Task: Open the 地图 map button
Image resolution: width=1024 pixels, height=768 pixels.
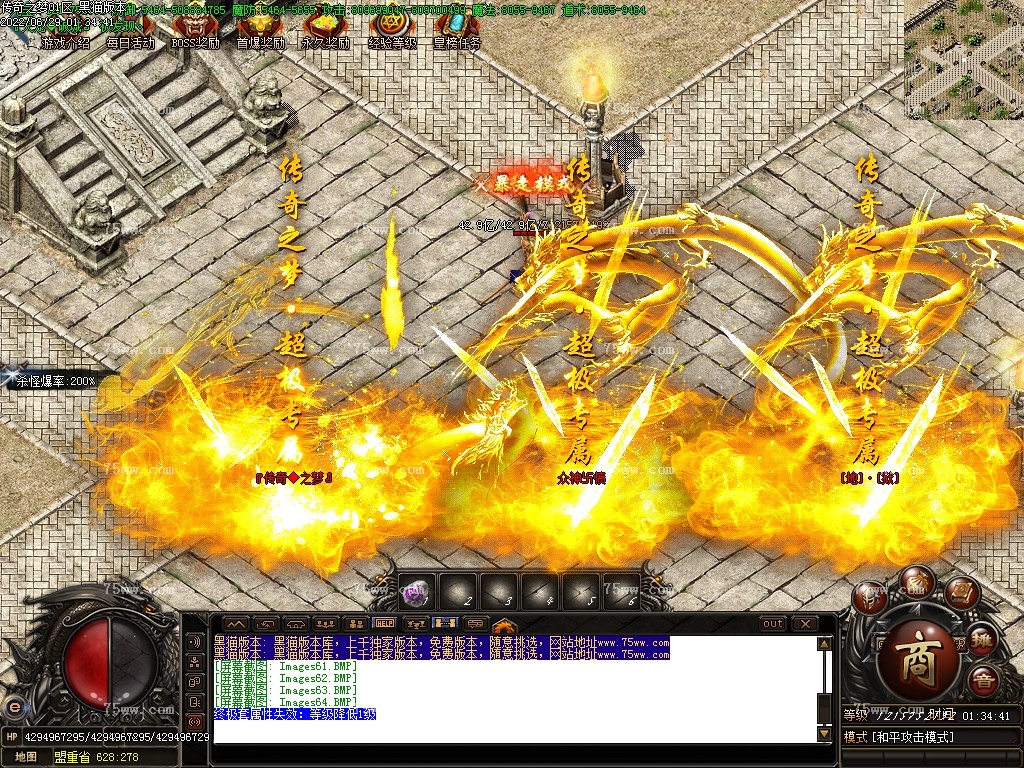Action: [25, 757]
